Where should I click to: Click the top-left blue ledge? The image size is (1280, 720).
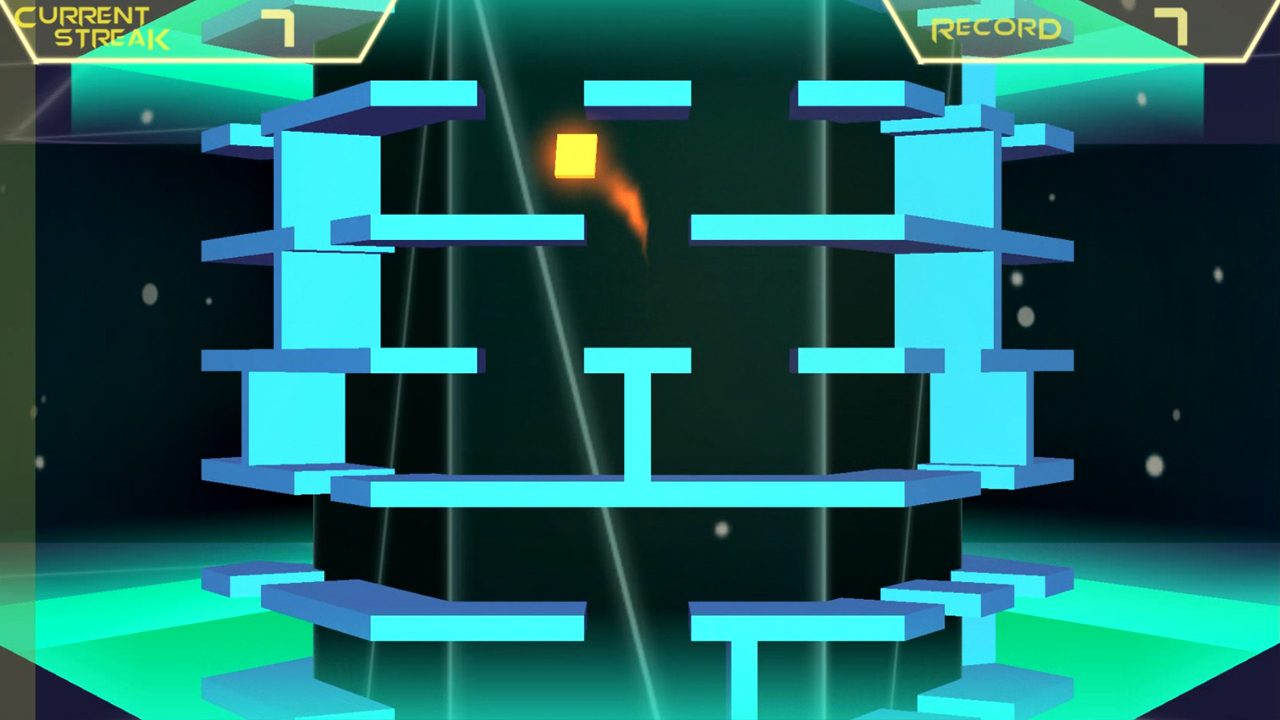(410, 95)
